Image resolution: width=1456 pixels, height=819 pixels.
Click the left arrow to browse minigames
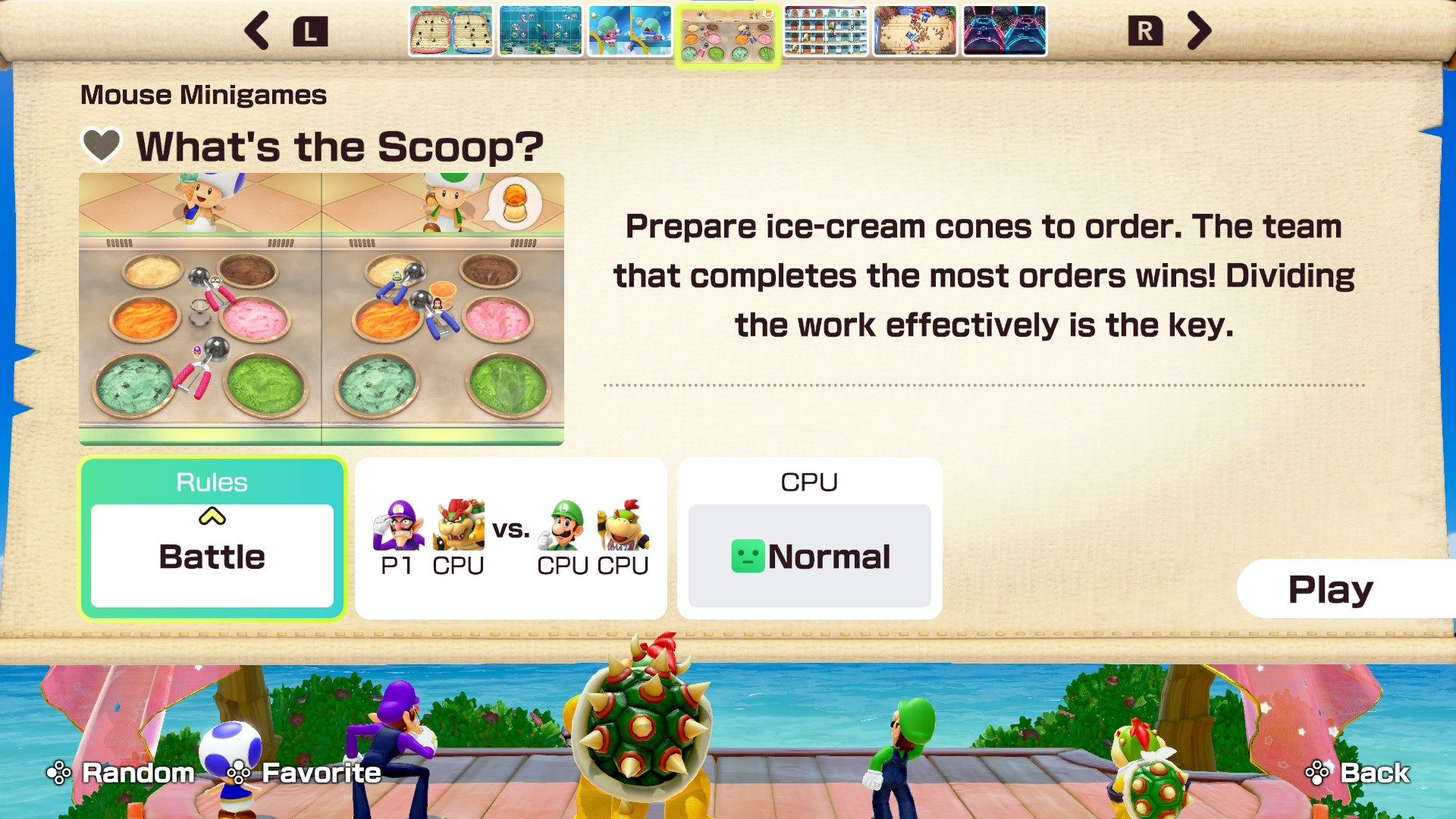[x=257, y=31]
